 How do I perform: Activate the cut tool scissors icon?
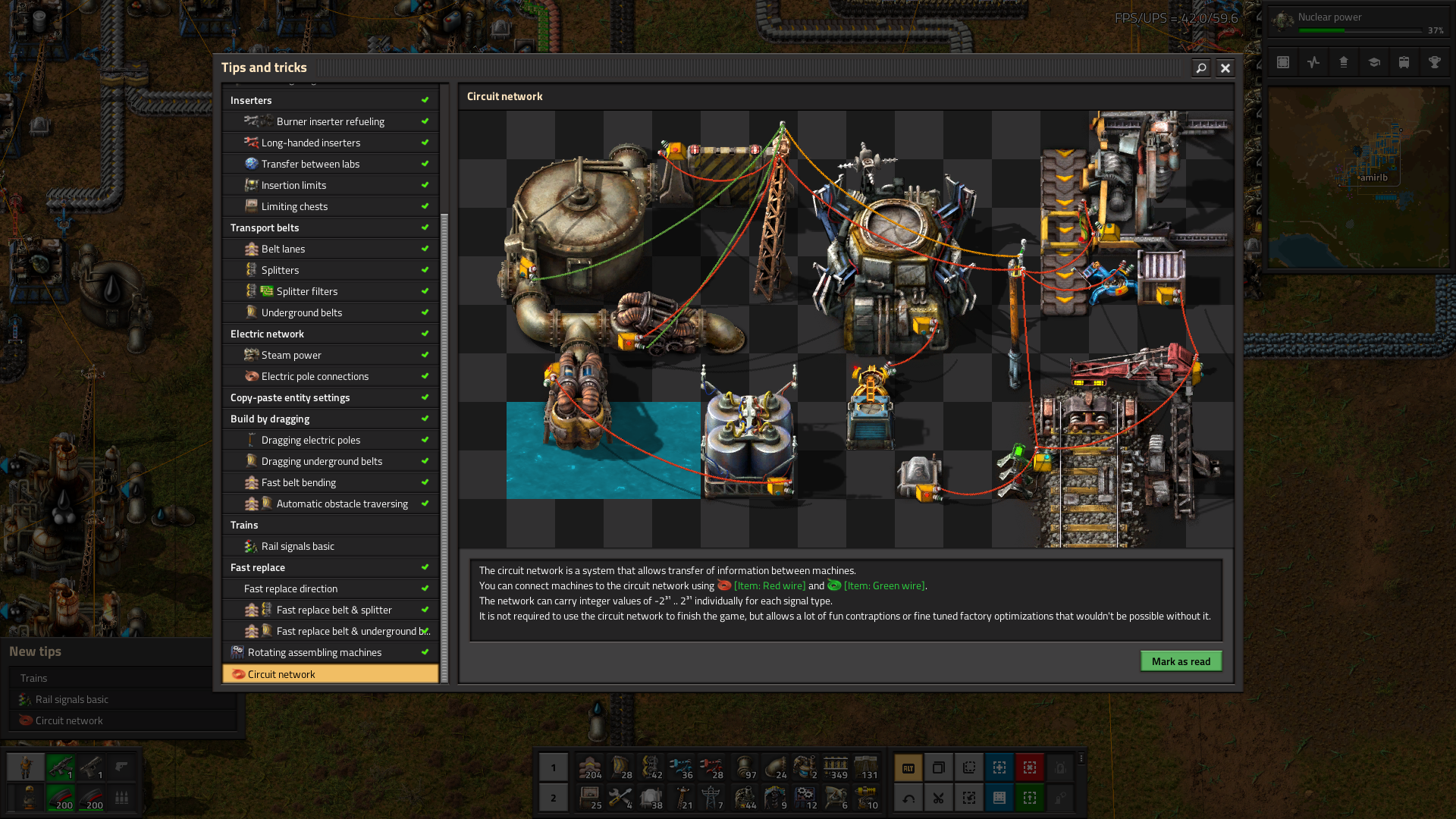coord(938,798)
